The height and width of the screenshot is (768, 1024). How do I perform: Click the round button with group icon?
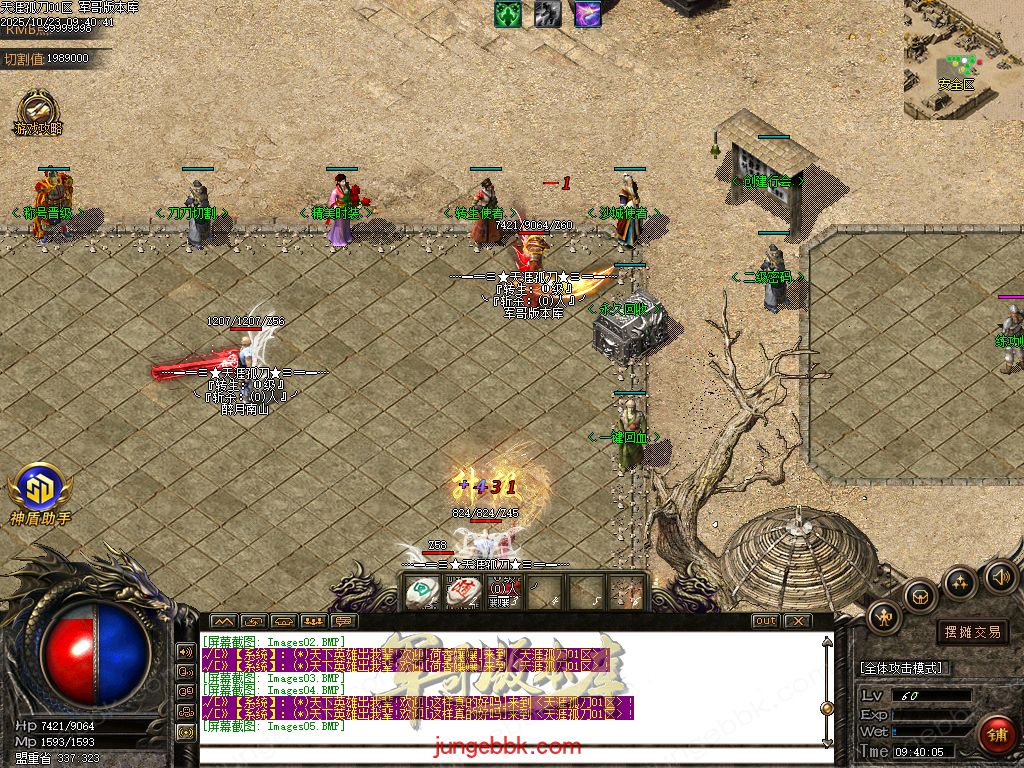click(x=960, y=582)
